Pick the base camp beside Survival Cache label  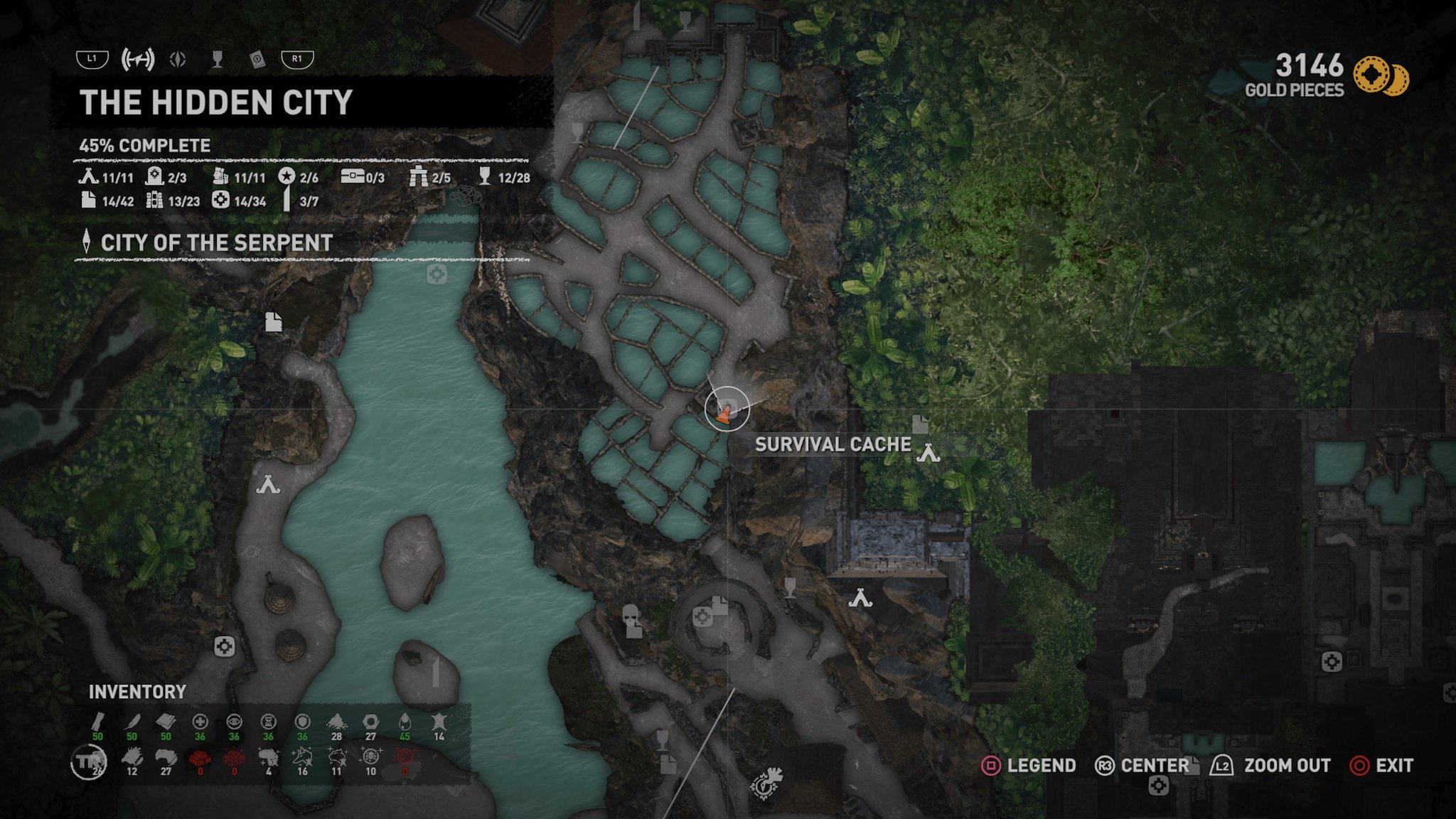[x=928, y=453]
